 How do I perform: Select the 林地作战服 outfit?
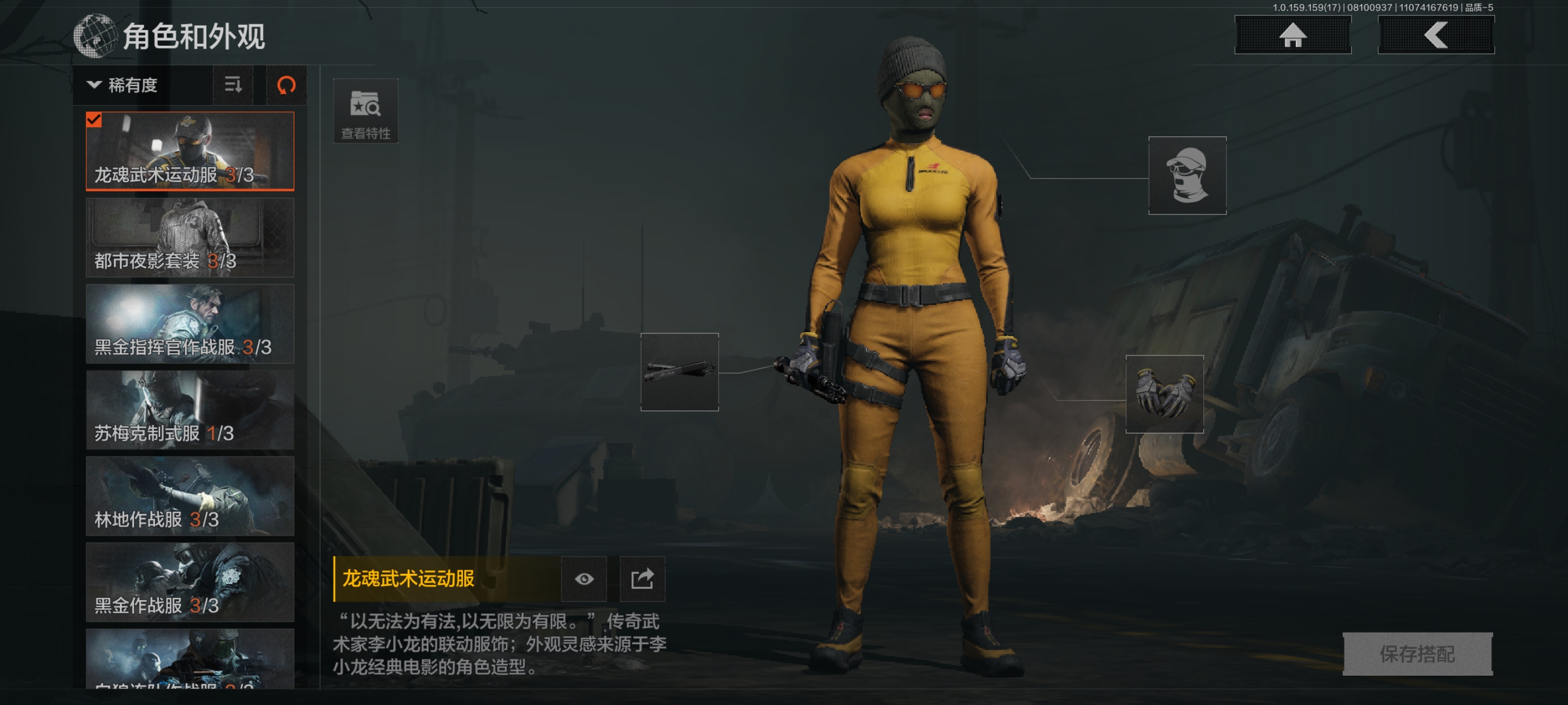pyautogui.click(x=190, y=496)
